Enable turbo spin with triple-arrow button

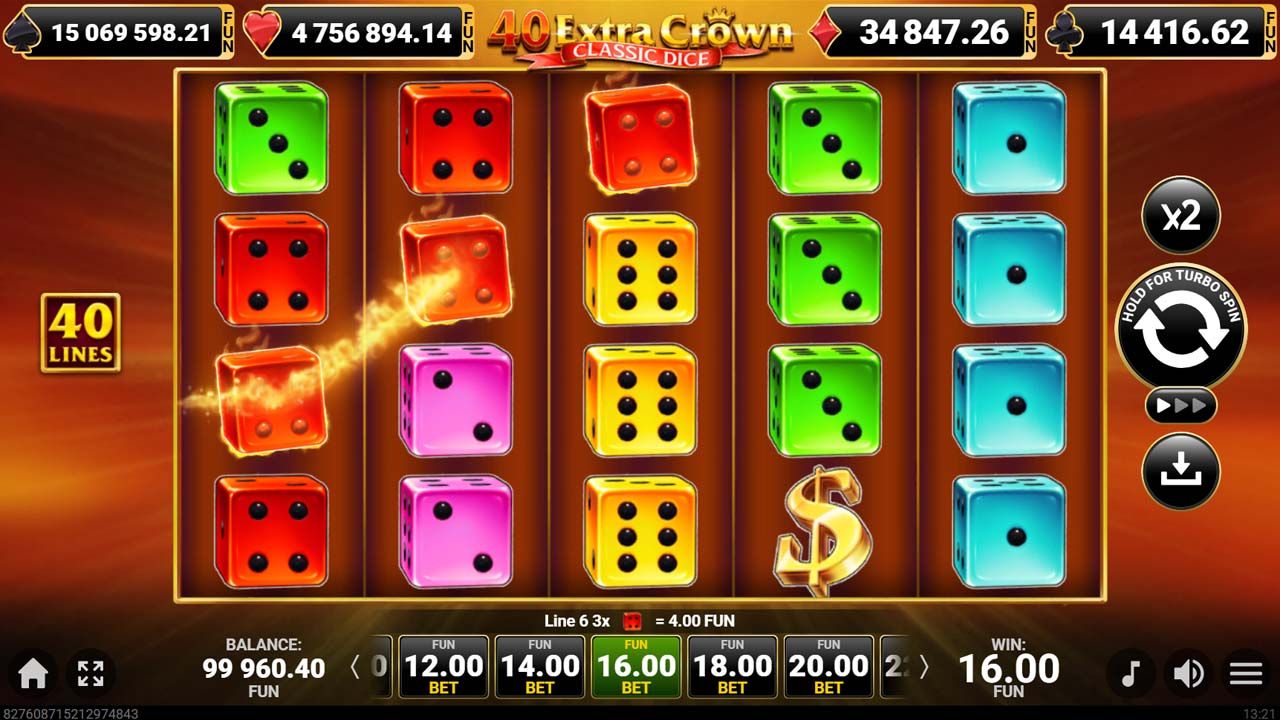coord(1181,405)
